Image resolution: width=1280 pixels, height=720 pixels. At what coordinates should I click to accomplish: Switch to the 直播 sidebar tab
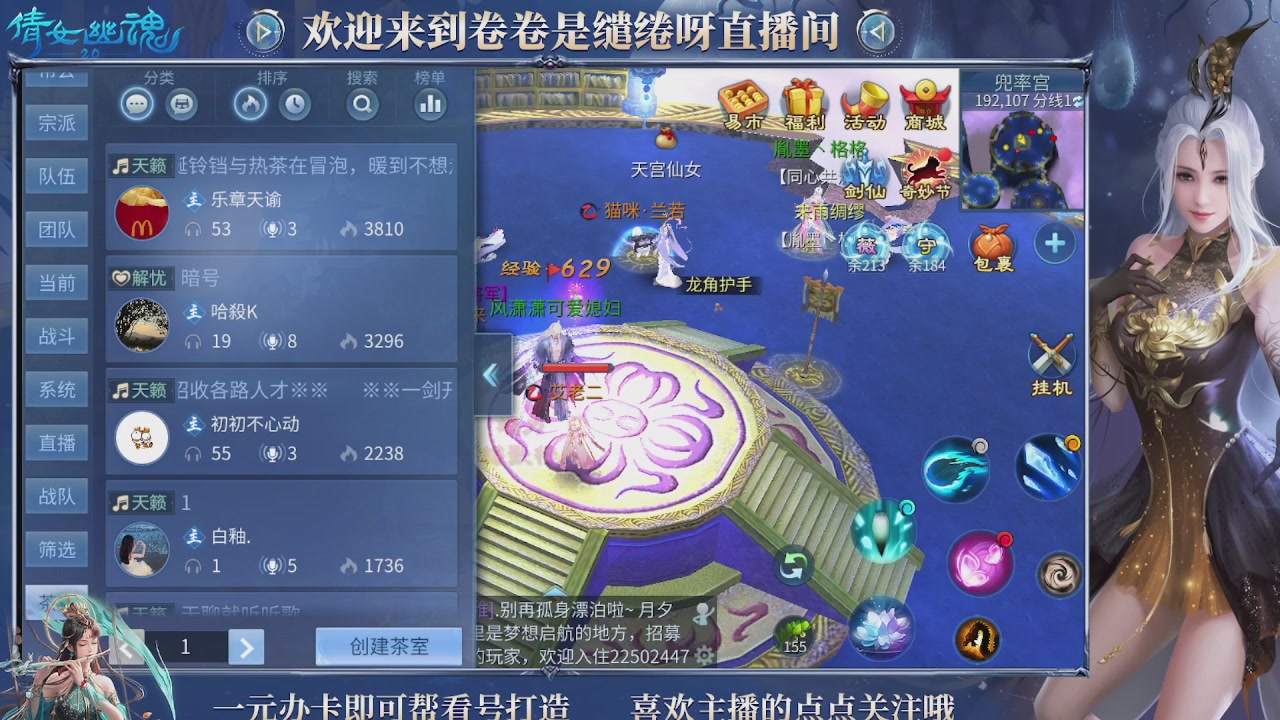click(x=57, y=442)
